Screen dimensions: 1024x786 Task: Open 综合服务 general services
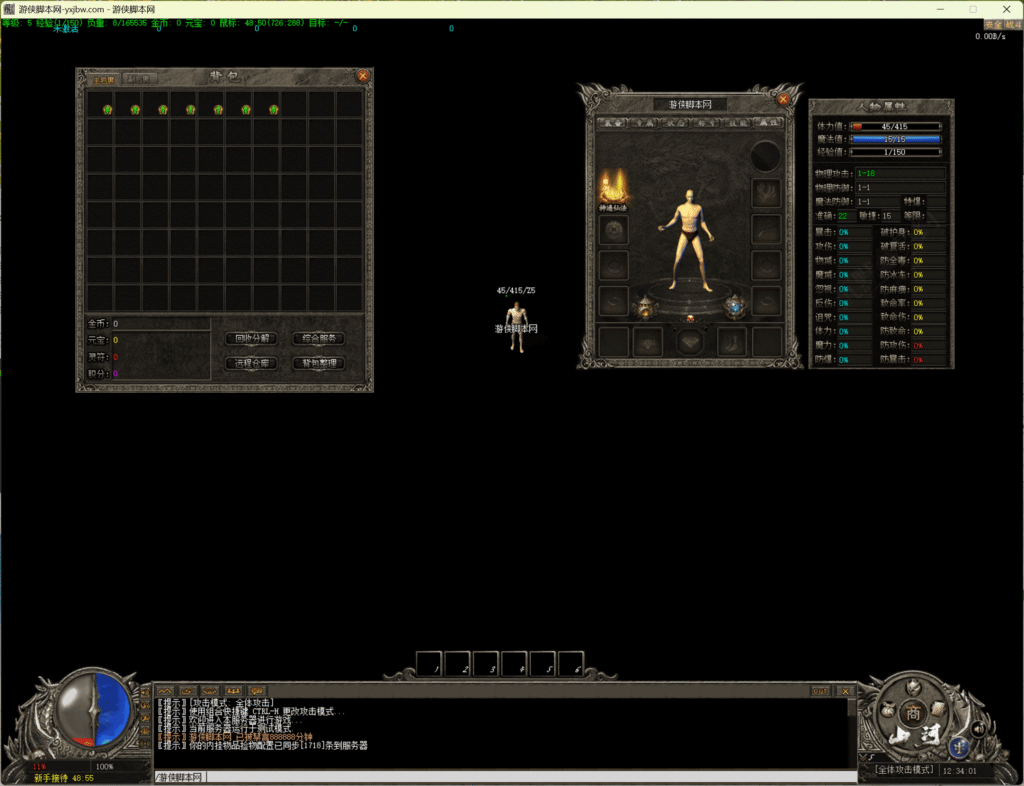(318, 339)
